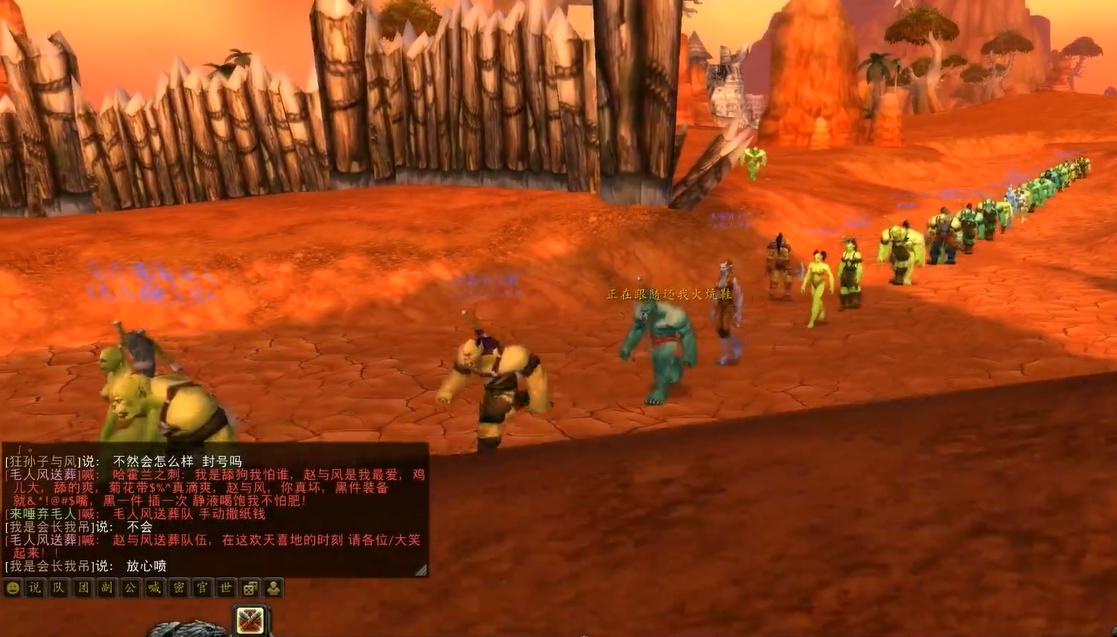Select the Instance chat button (副)

[105, 588]
